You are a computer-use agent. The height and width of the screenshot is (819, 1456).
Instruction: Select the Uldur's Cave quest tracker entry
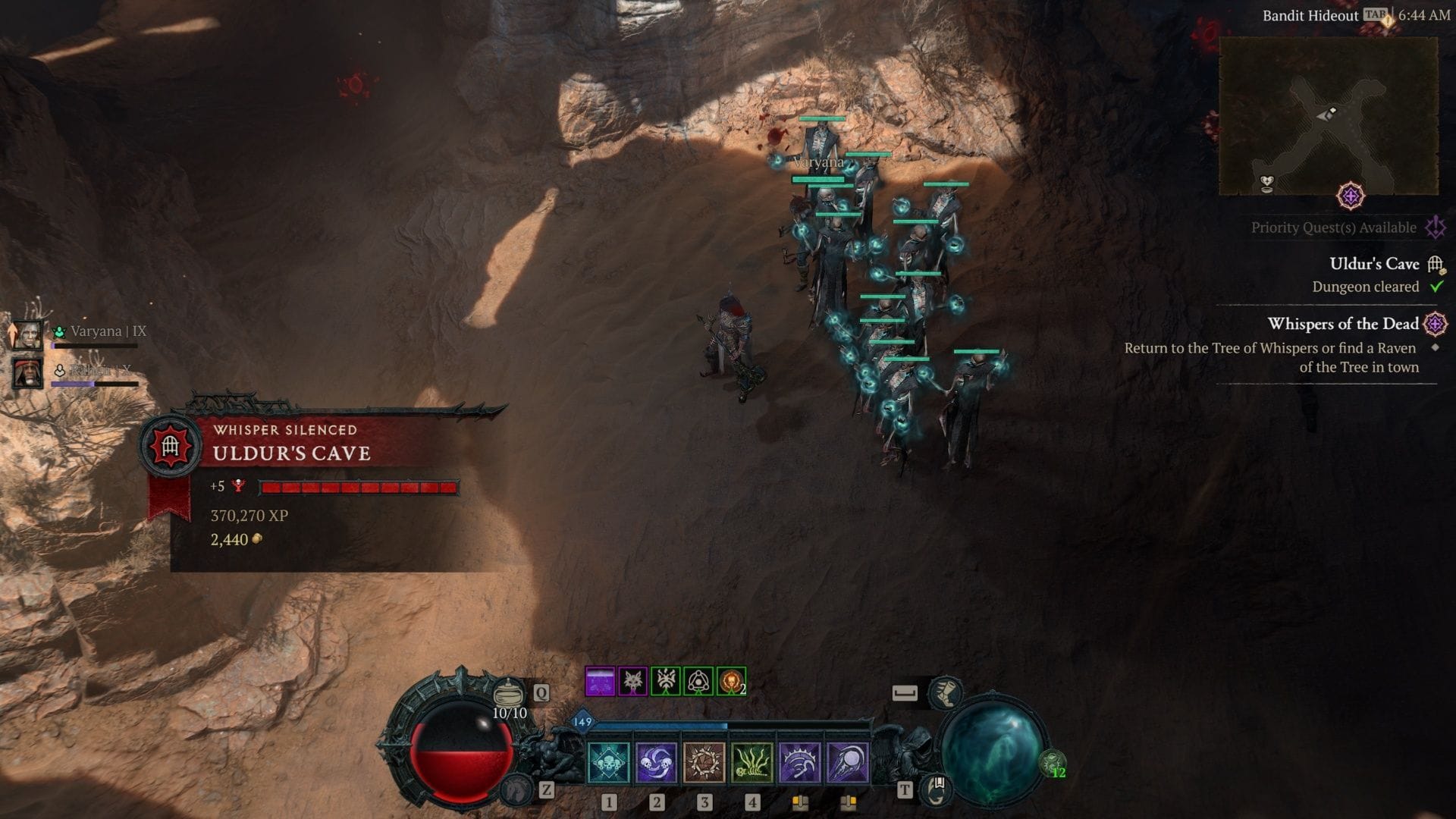point(1375,264)
